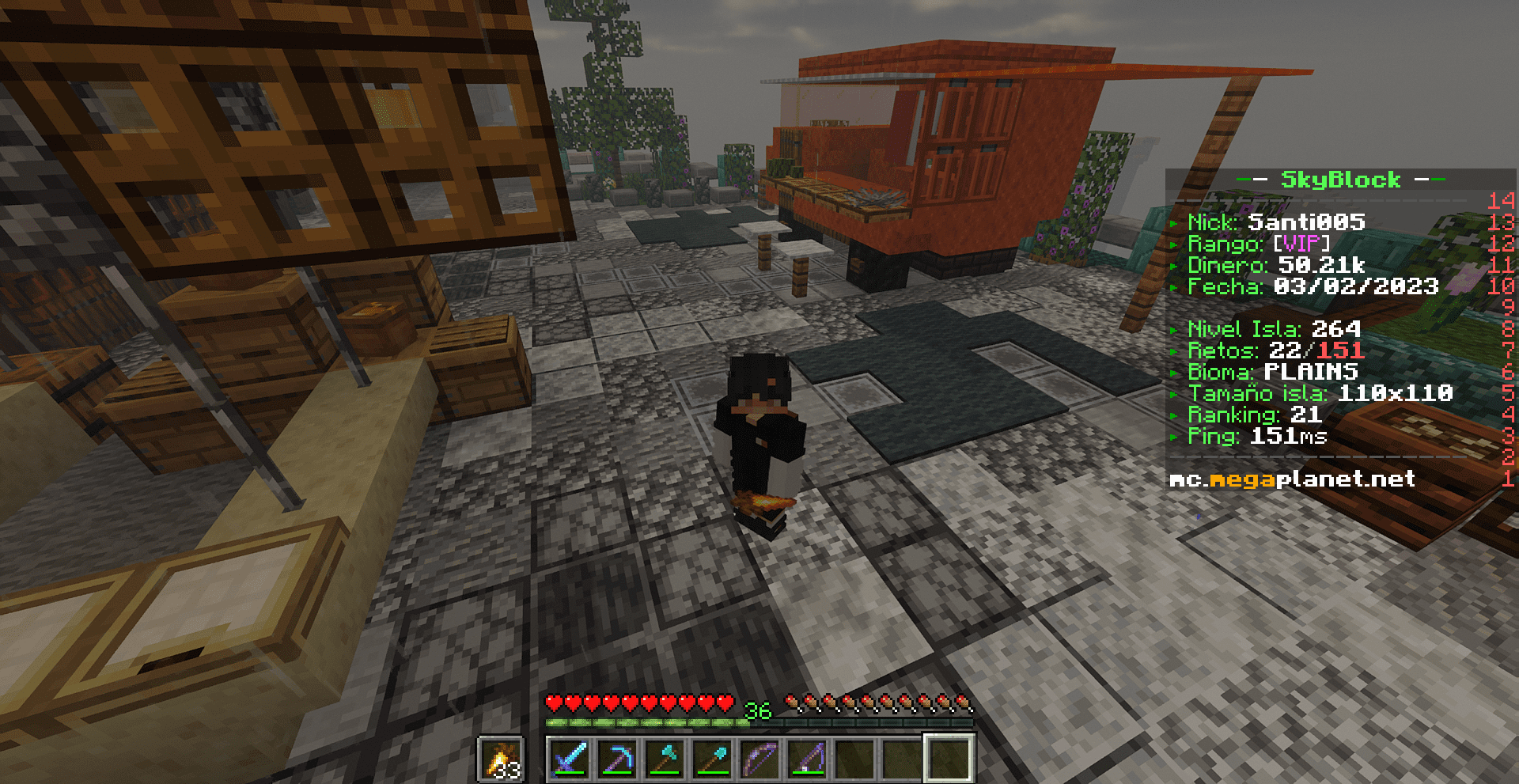The width and height of the screenshot is (1519, 784).
Task: Select the enchanted bow hotbar slot
Action: click(x=759, y=758)
